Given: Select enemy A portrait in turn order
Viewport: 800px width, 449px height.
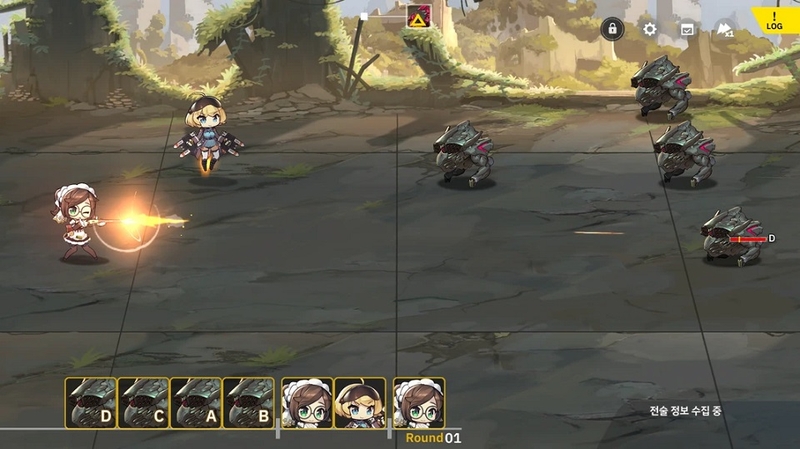Looking at the screenshot, I should click(x=196, y=402).
